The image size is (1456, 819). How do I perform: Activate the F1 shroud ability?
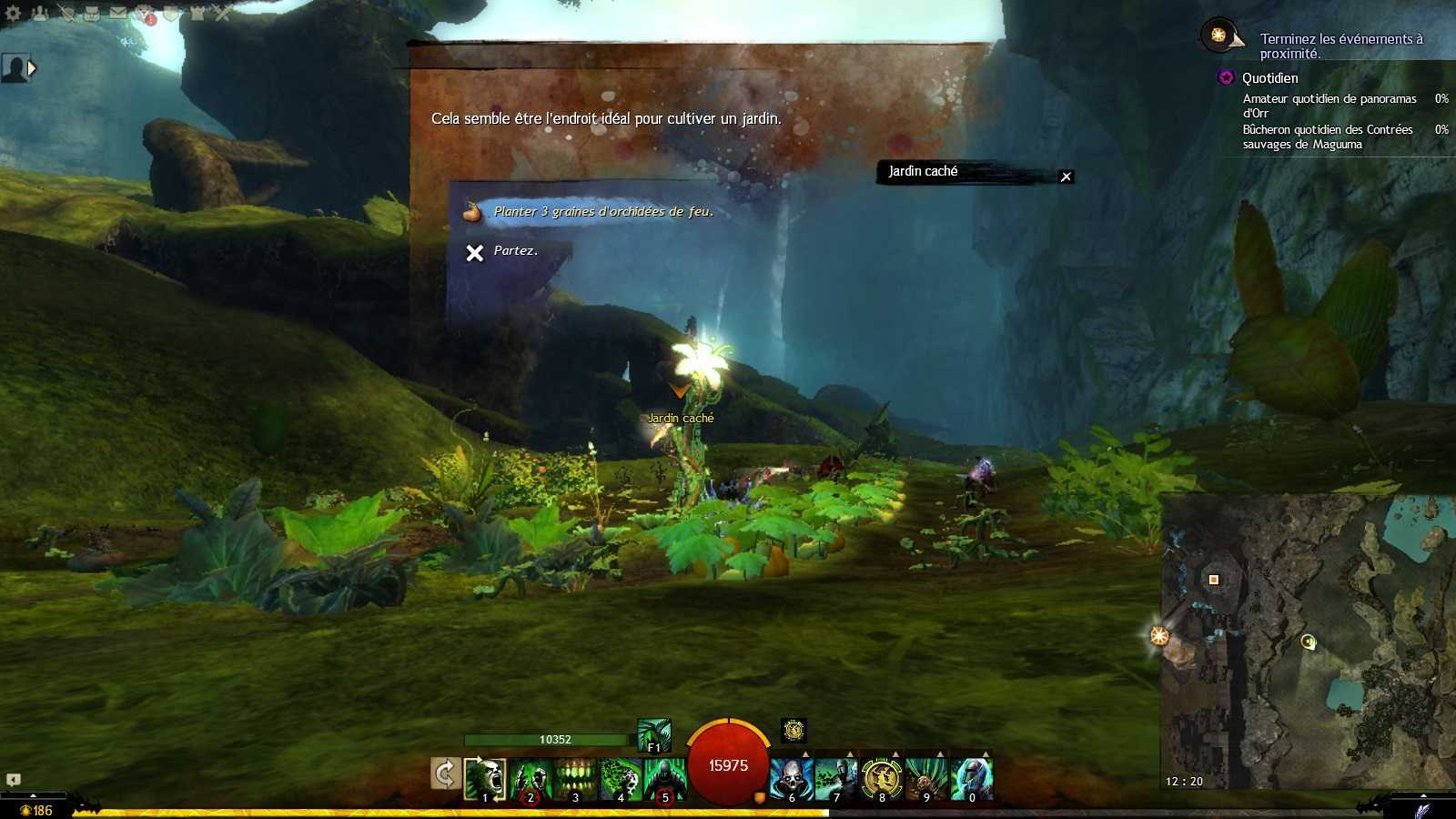pos(653,735)
